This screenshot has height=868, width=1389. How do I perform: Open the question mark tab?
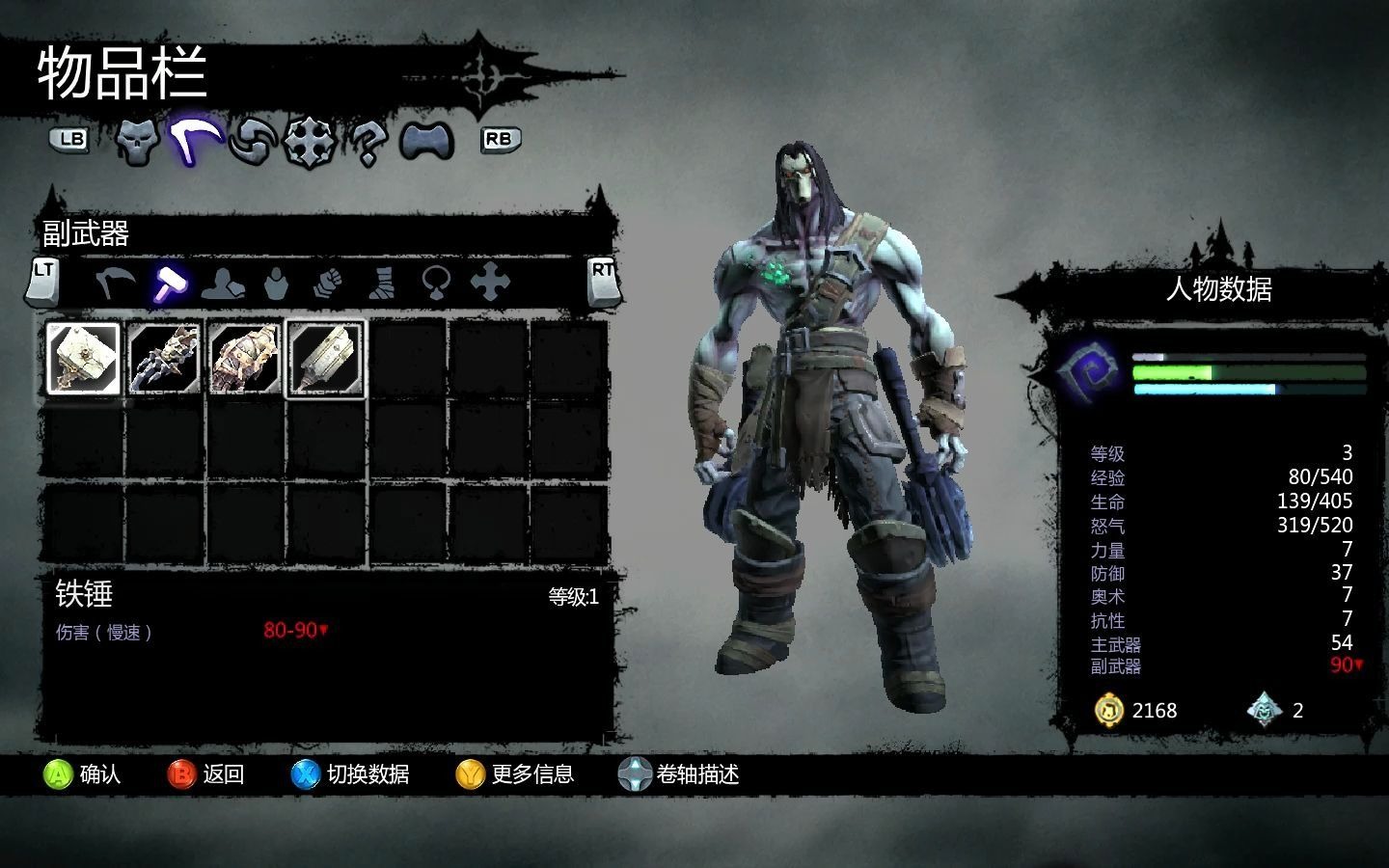point(367,143)
